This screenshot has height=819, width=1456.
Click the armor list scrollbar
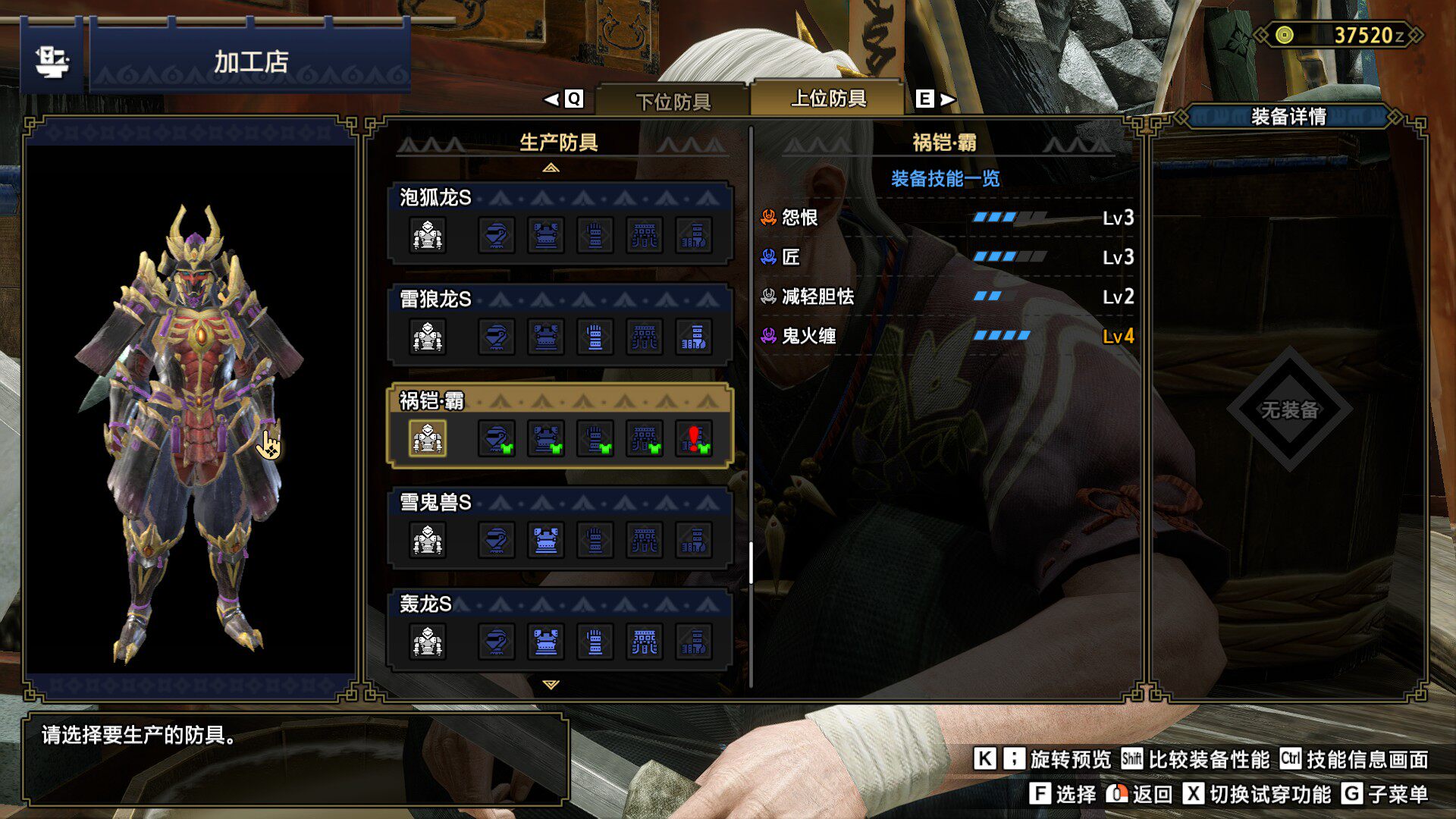[x=751, y=563]
